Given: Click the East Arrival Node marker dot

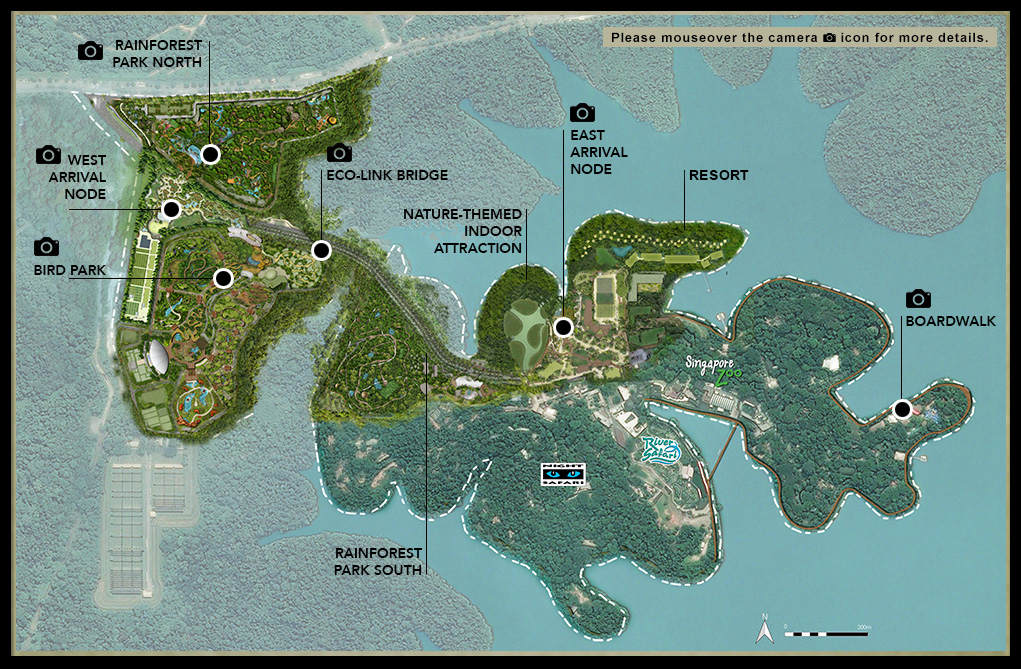Looking at the screenshot, I should [563, 327].
